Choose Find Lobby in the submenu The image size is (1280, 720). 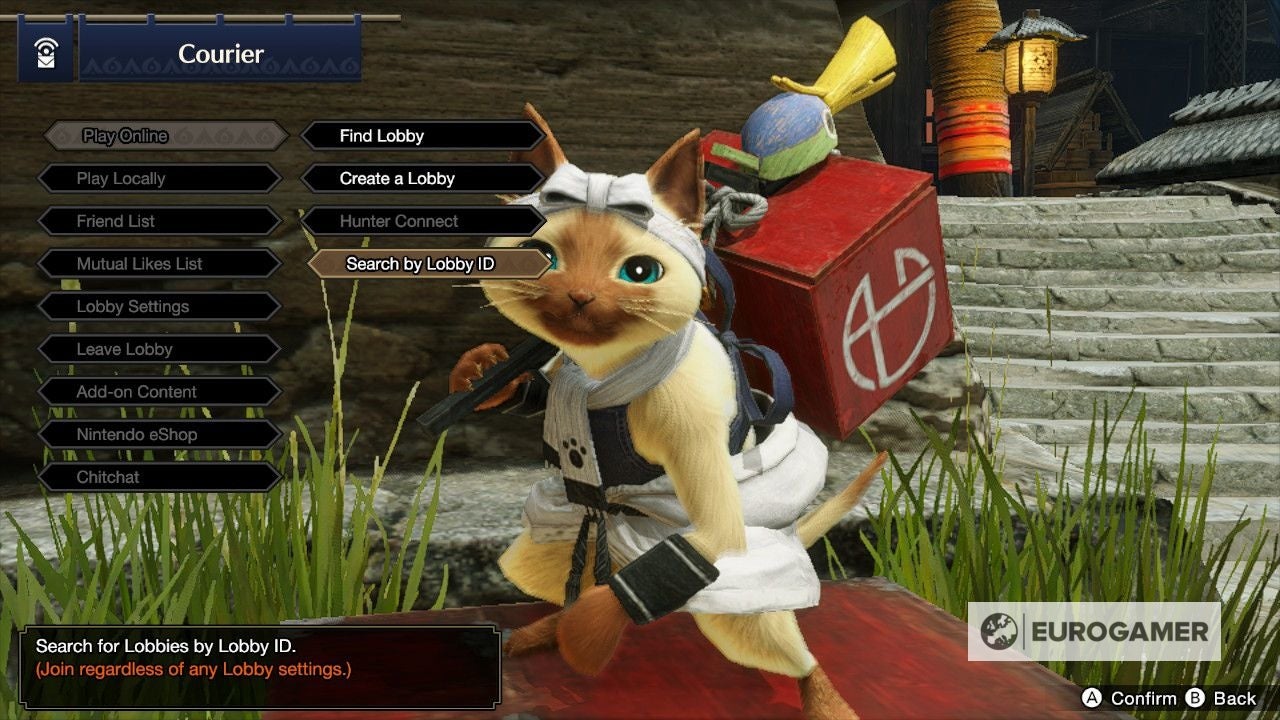pyautogui.click(x=422, y=136)
